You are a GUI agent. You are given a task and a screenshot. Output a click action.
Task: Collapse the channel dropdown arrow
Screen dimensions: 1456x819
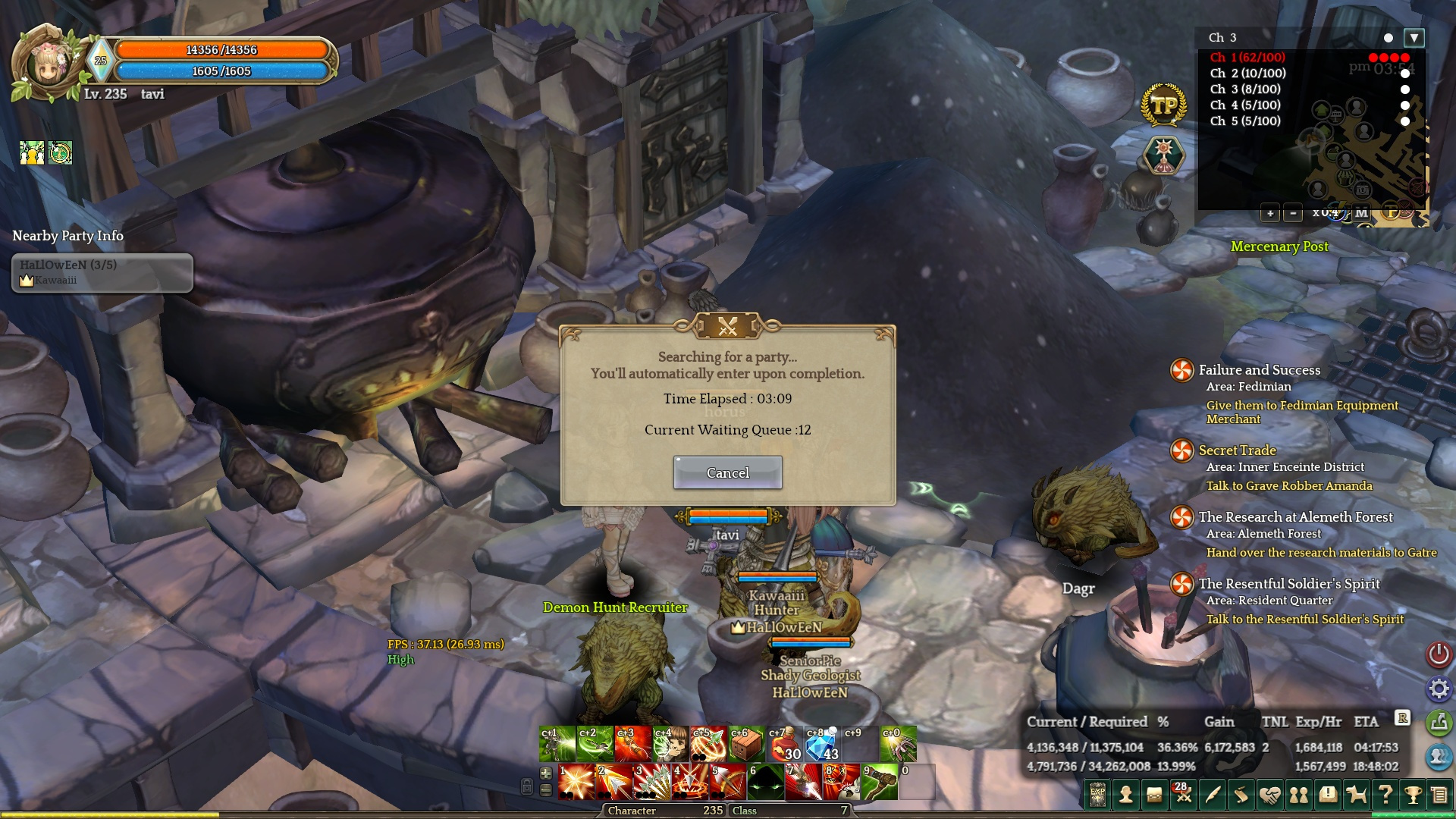tap(1414, 38)
